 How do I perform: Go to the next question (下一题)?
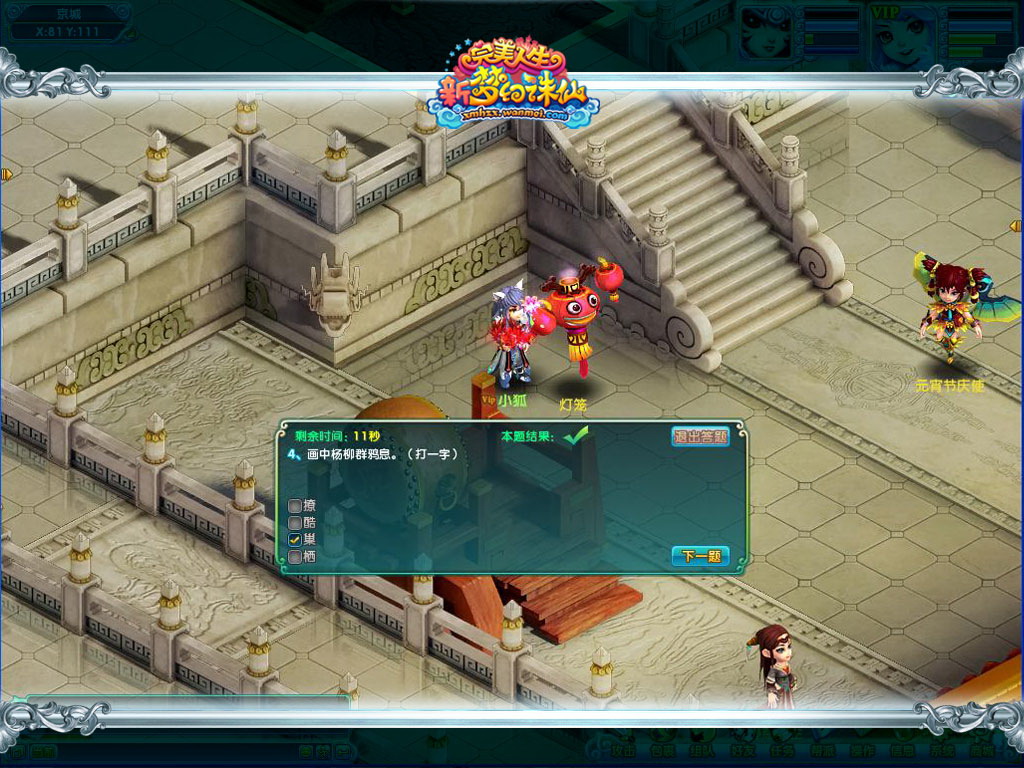(x=700, y=556)
